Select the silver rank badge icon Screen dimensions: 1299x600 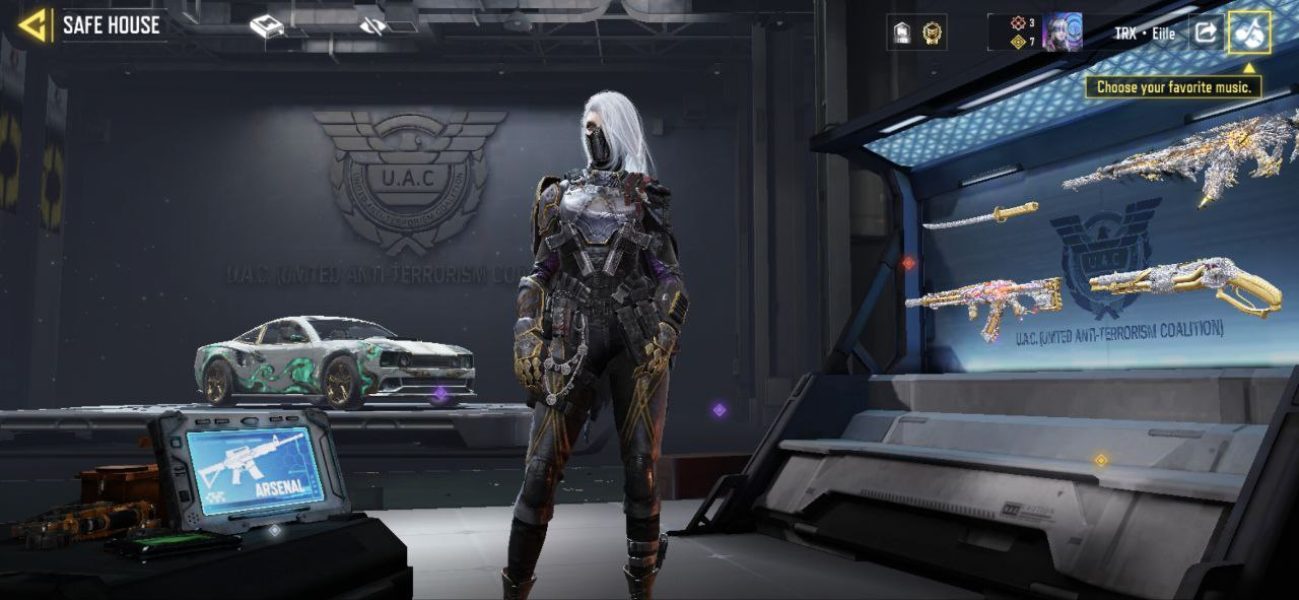tap(899, 33)
